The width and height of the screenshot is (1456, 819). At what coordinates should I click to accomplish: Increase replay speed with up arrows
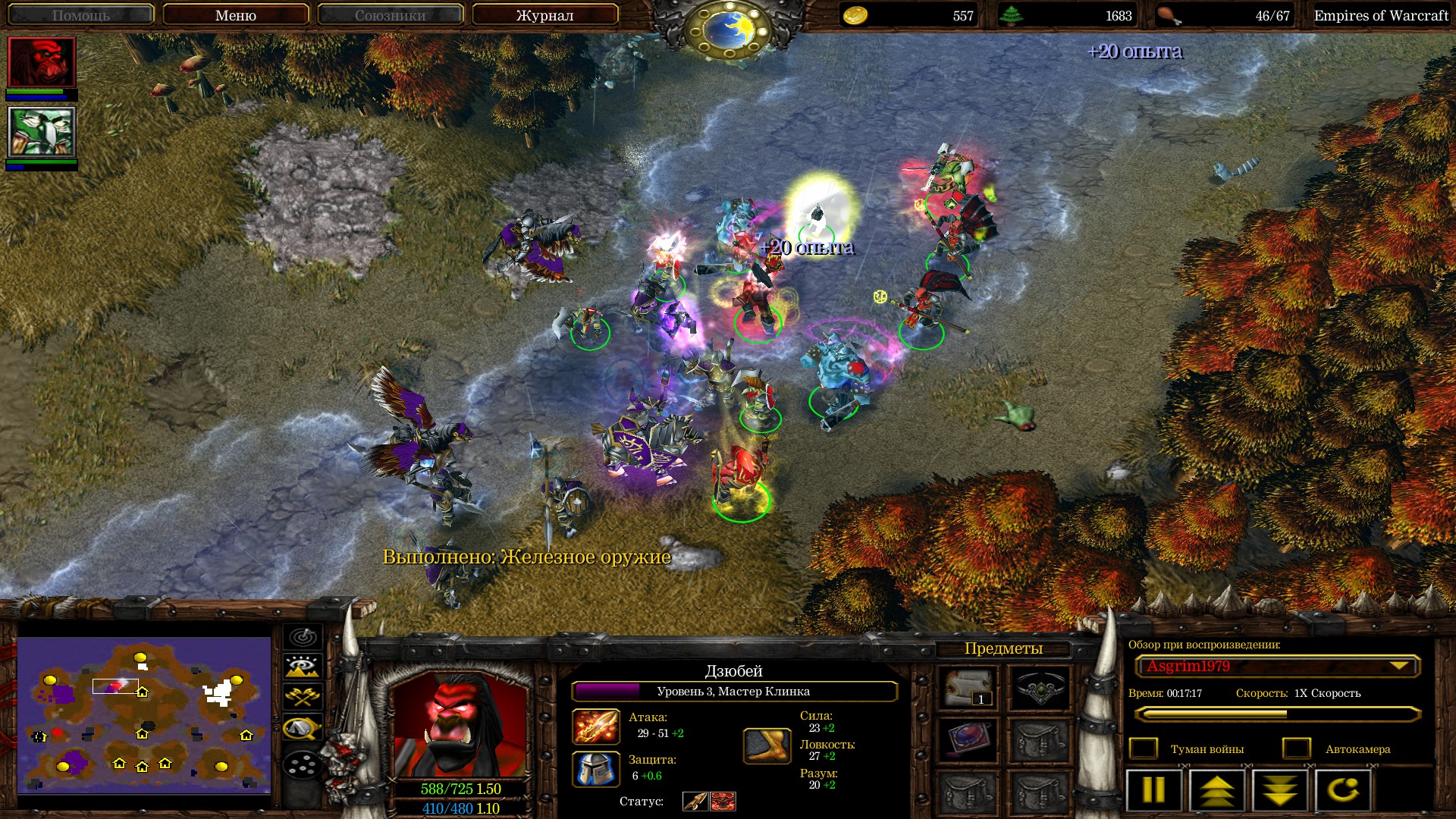1216,790
